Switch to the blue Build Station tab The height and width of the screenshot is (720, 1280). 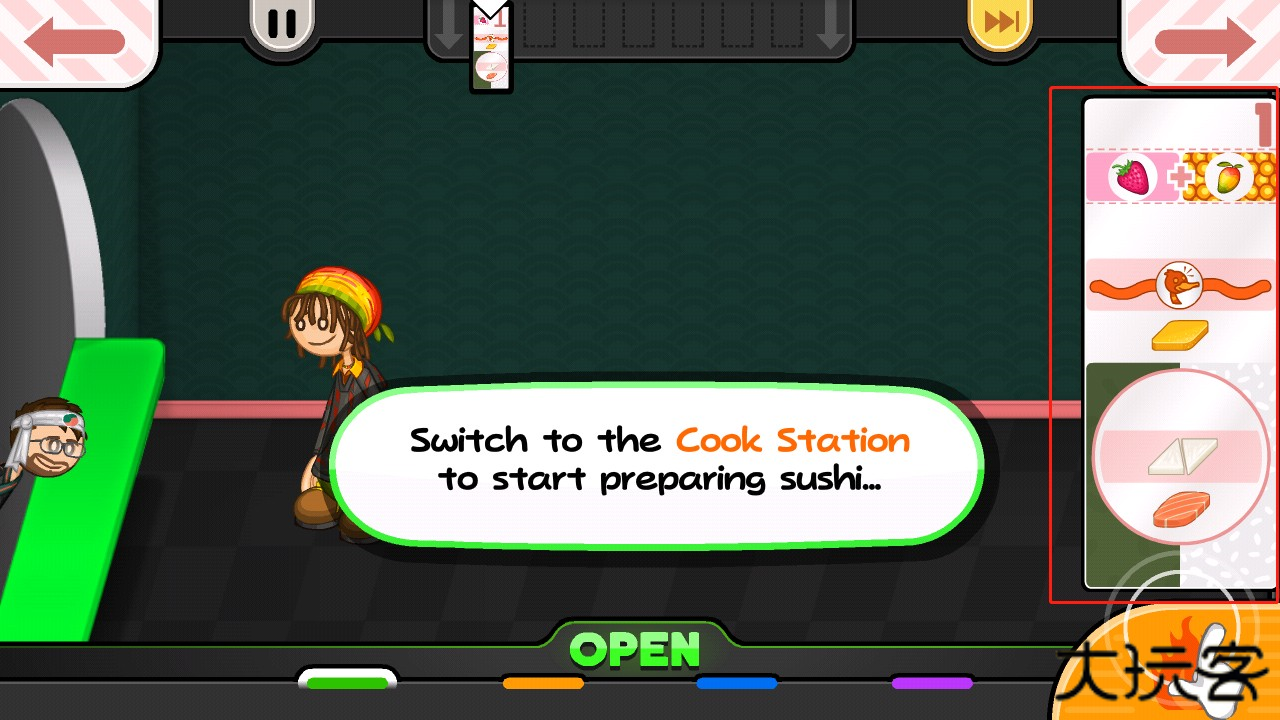click(737, 683)
